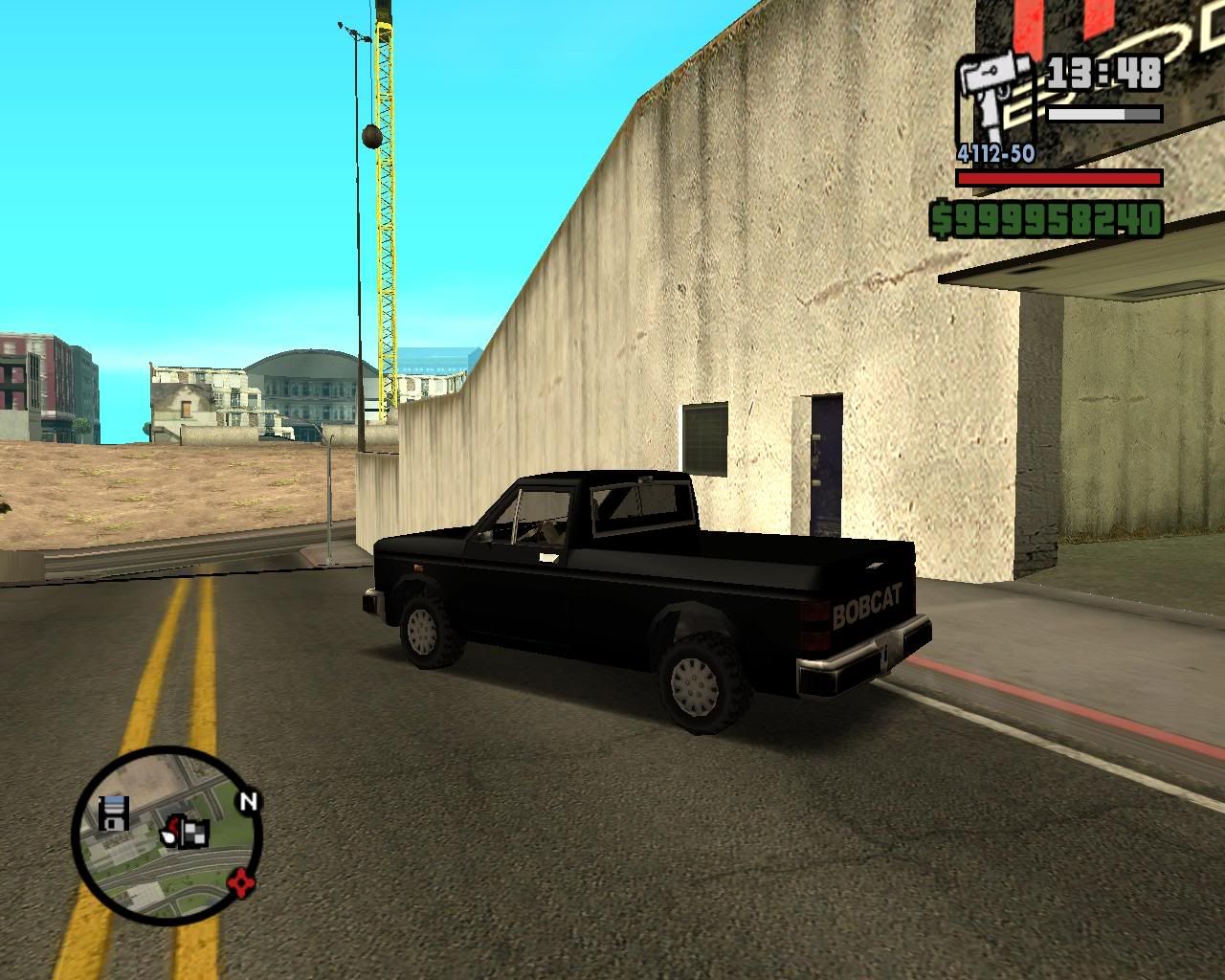
Task: Click the Micro SMG weapon icon
Action: point(991,84)
